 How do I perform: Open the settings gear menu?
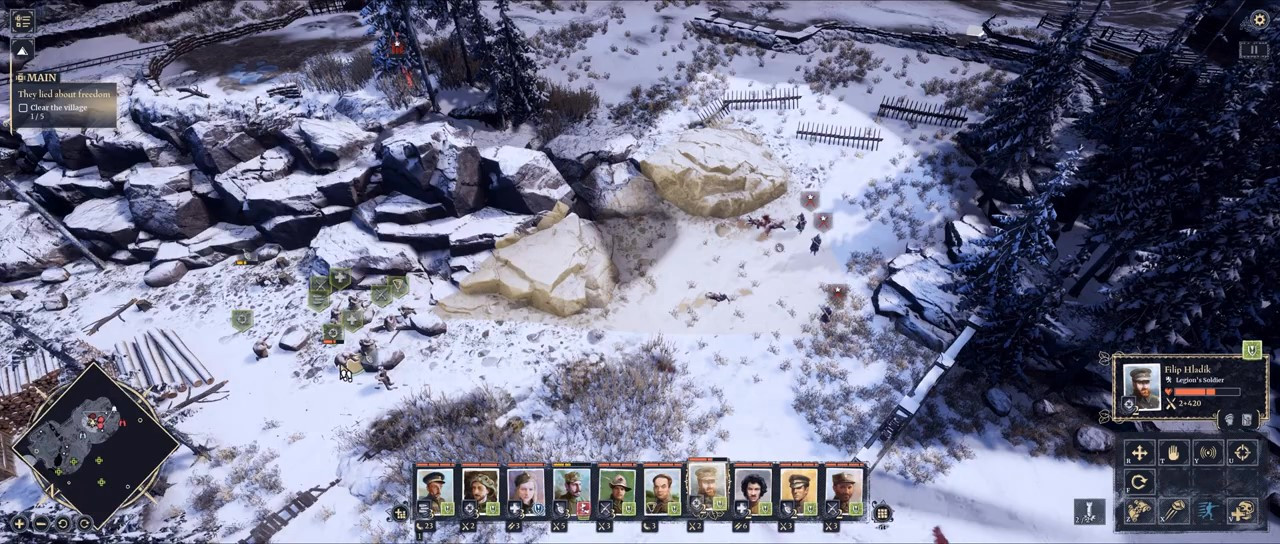pos(1260,19)
